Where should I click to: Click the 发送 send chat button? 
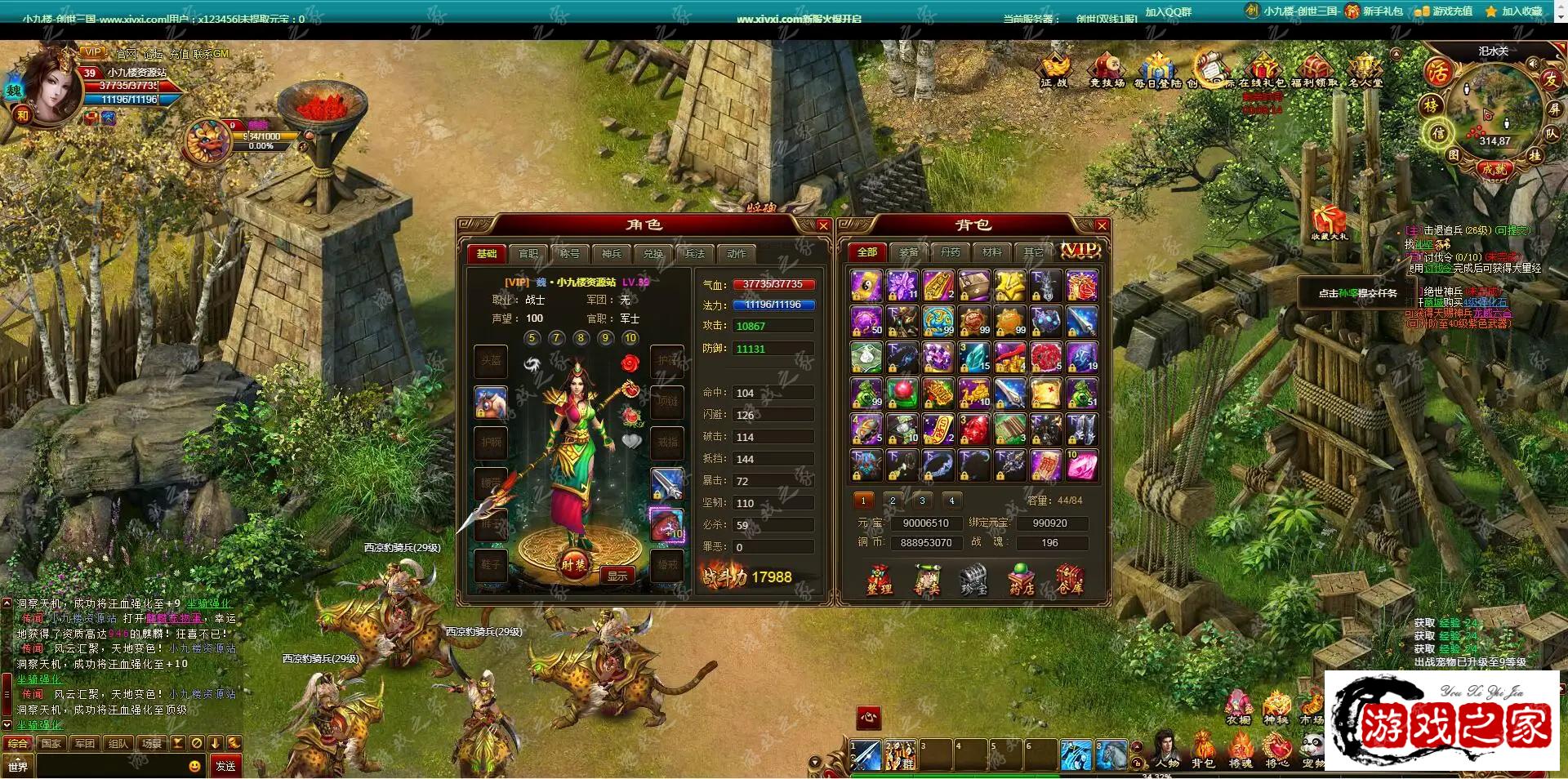tap(225, 766)
